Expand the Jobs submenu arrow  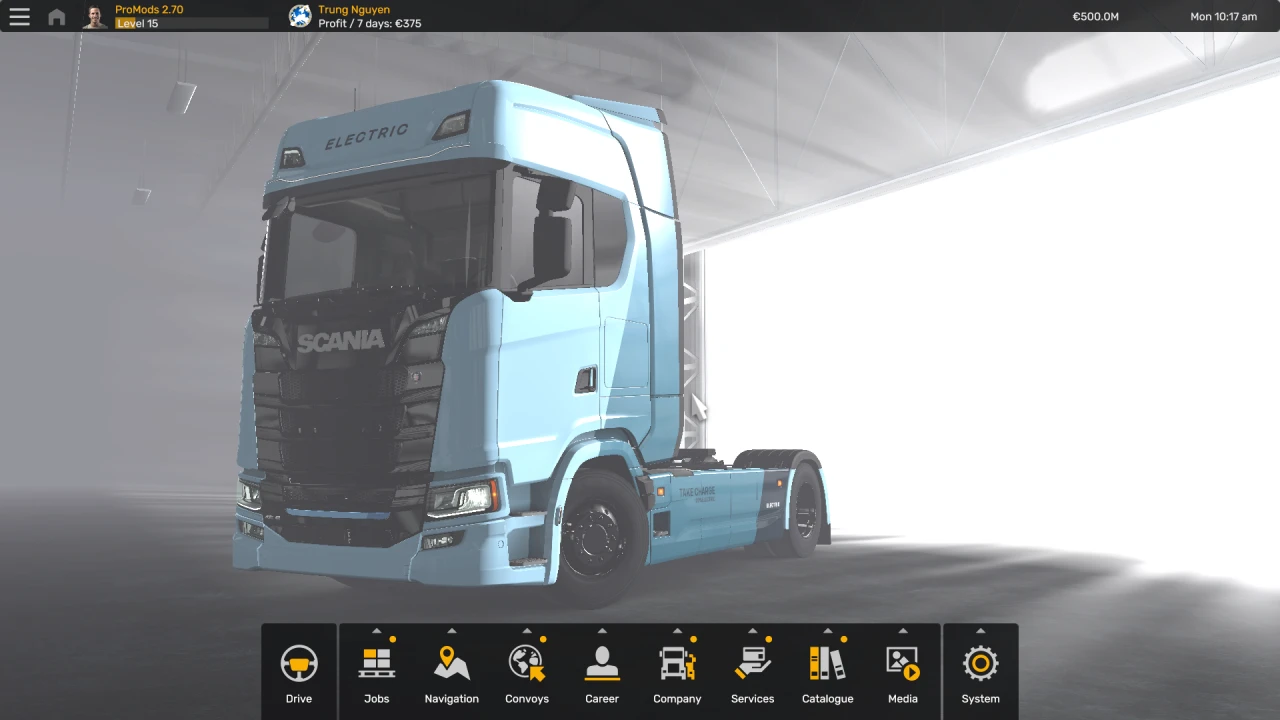[376, 632]
